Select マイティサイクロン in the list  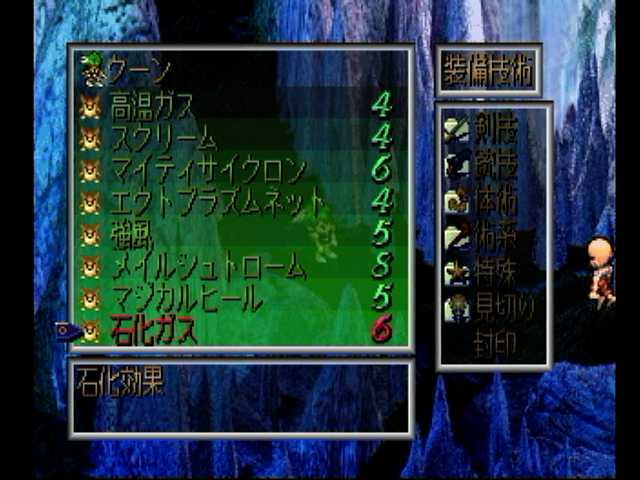(206, 170)
